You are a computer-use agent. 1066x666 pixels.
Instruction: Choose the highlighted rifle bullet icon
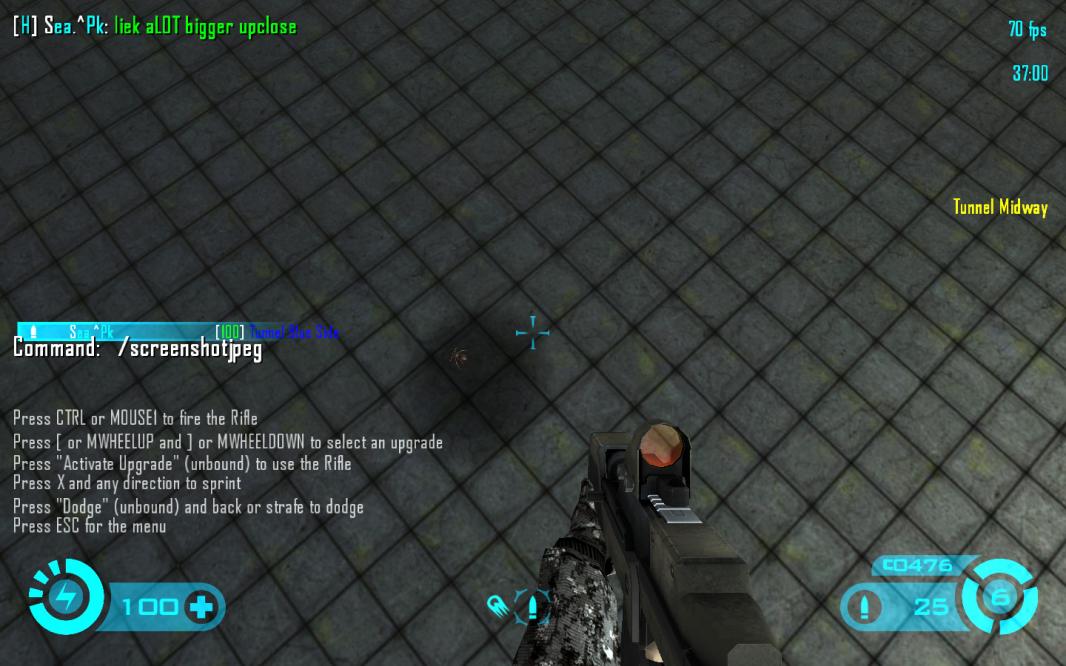pyautogui.click(x=532, y=607)
